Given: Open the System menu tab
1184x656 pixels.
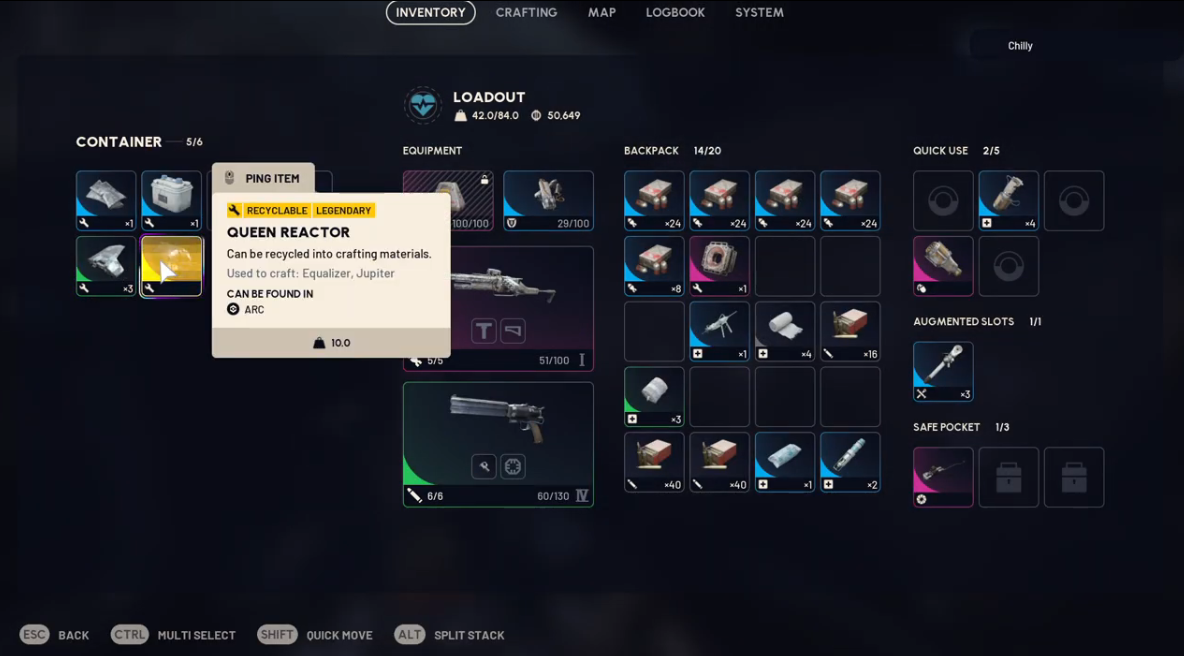Looking at the screenshot, I should (759, 13).
